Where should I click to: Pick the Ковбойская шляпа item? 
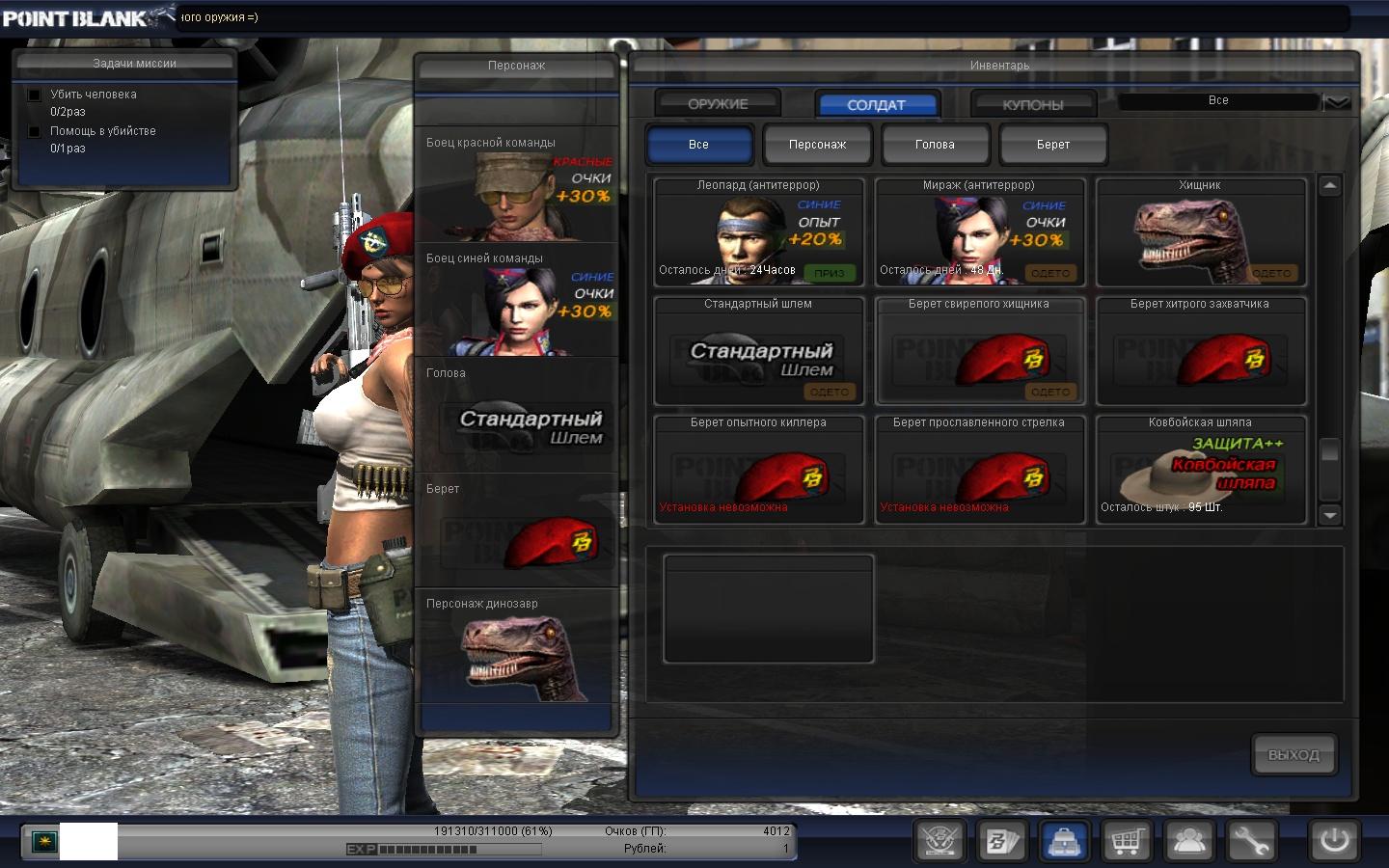(x=1200, y=470)
